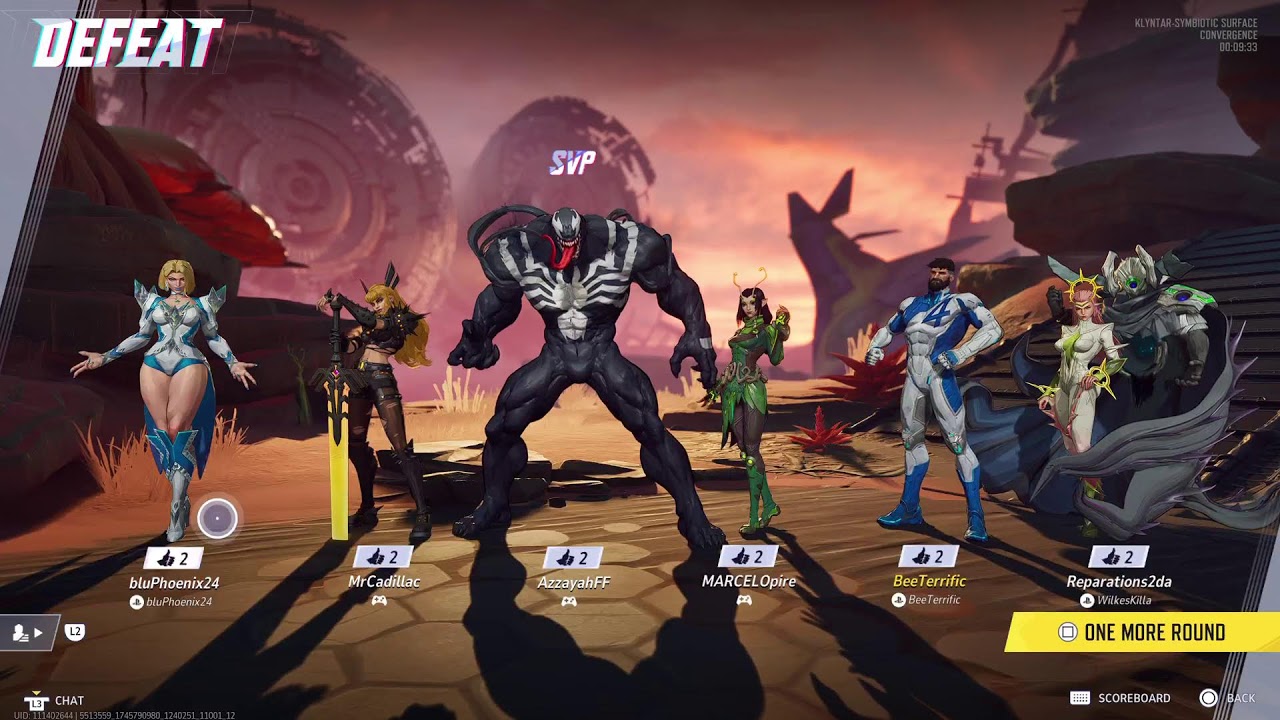Open the Chat box

(x=55, y=701)
